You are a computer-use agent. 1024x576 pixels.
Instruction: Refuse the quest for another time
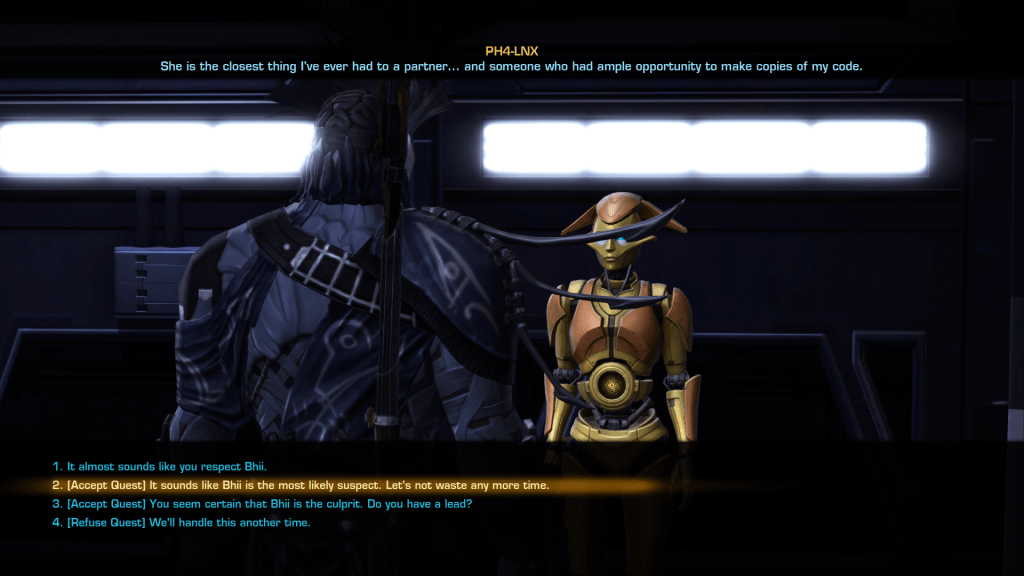[181, 523]
